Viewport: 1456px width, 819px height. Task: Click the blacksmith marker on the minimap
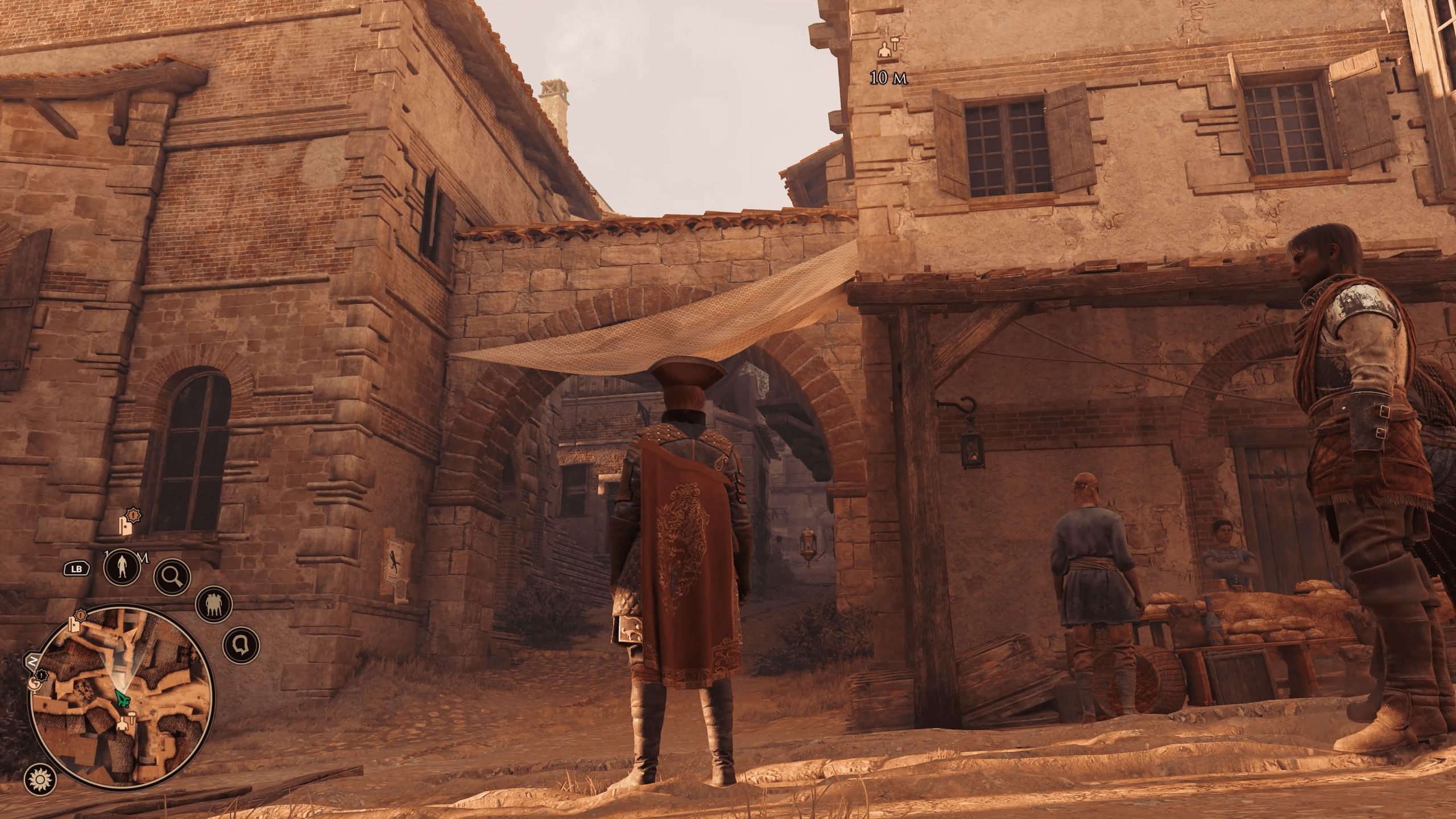[124, 723]
